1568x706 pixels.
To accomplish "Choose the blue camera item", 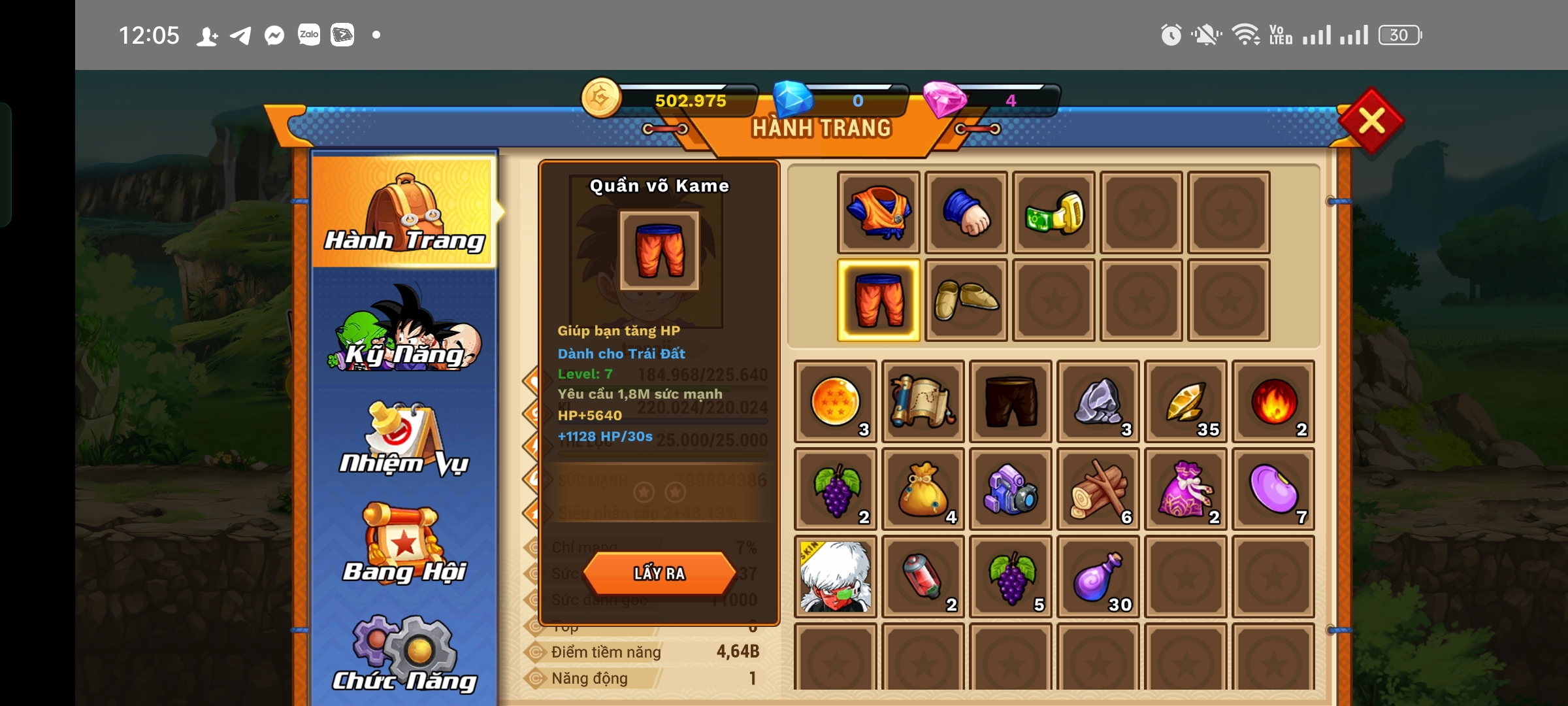I will pos(1010,489).
